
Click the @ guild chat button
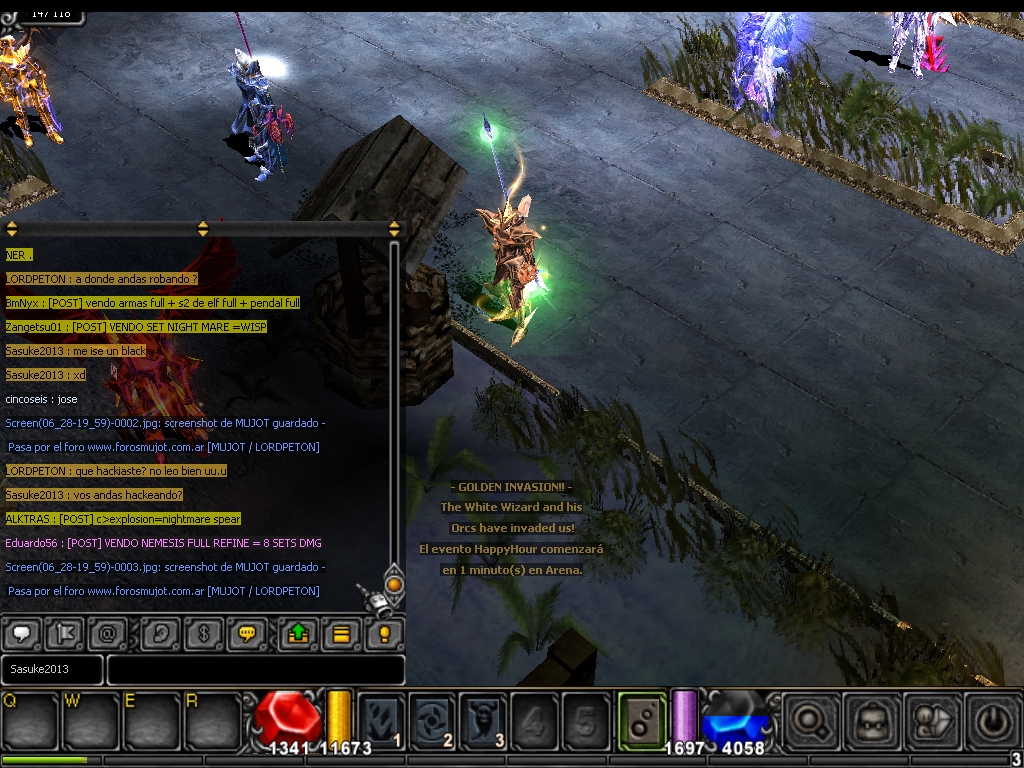pos(108,633)
